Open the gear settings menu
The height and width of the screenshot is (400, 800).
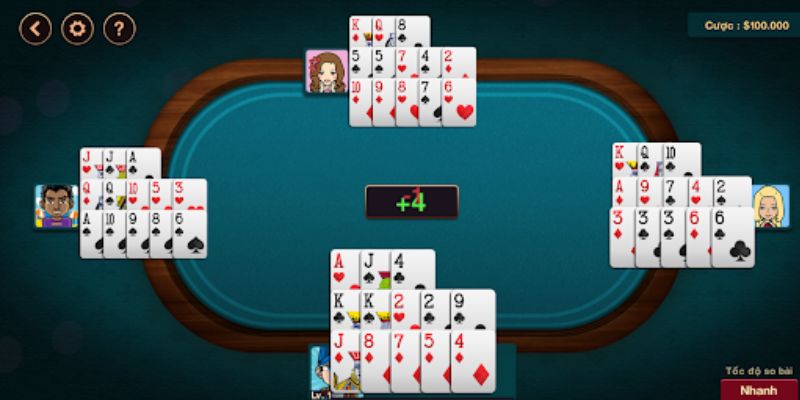coord(78,28)
